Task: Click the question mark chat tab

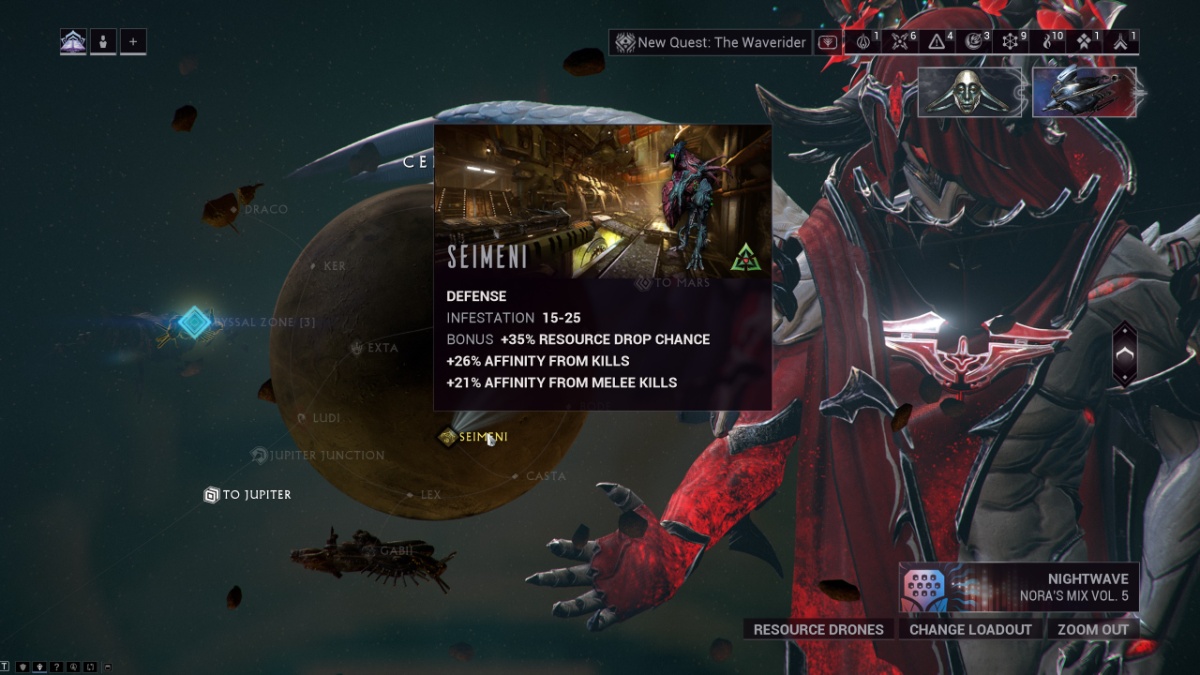Action: click(x=57, y=667)
